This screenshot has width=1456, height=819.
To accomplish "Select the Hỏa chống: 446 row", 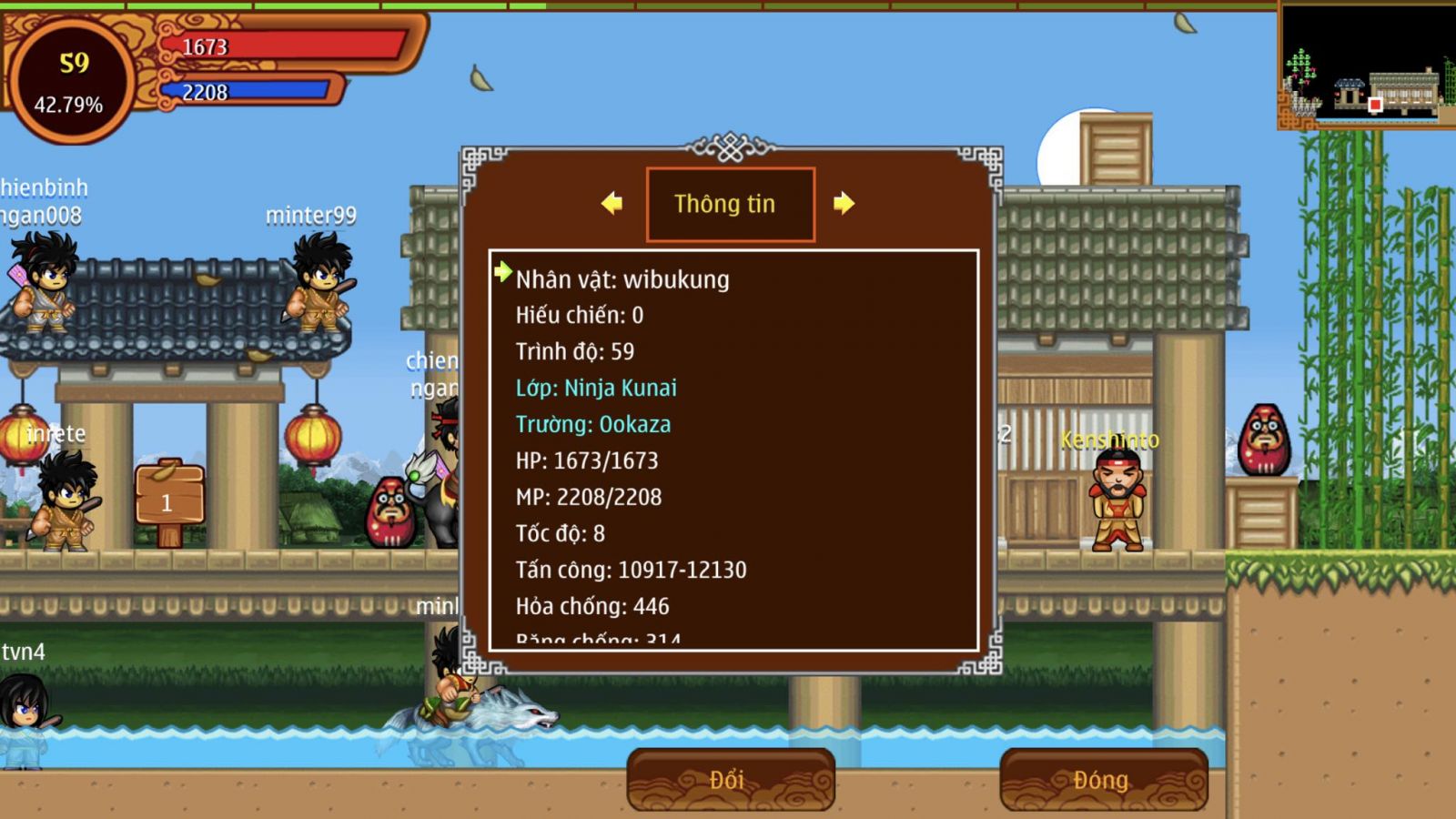I will point(592,606).
